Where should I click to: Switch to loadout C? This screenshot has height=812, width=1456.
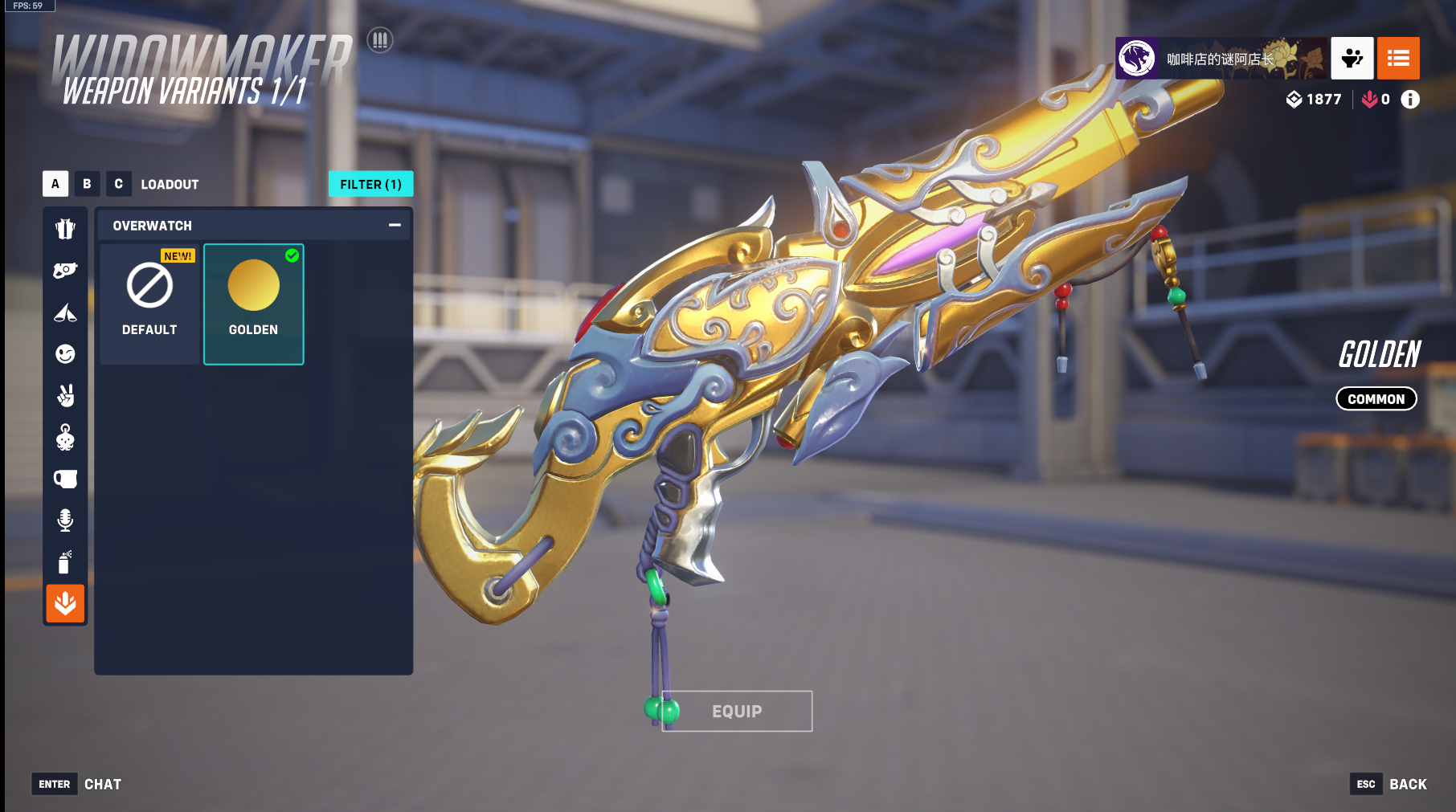point(118,184)
